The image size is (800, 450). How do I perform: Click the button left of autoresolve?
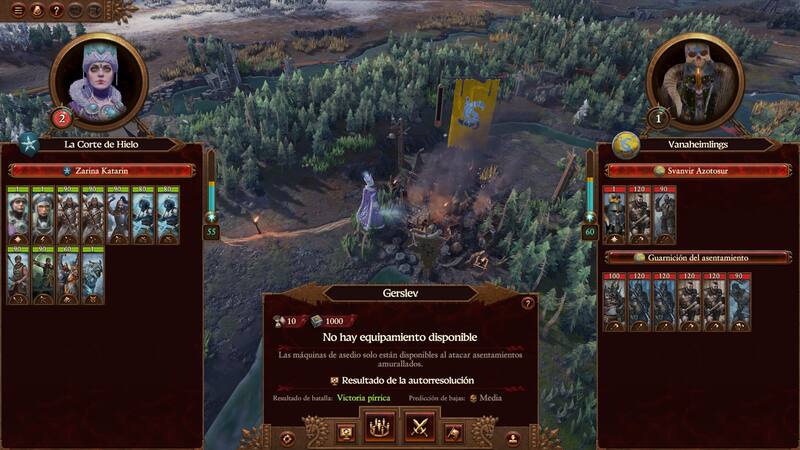(x=346, y=432)
